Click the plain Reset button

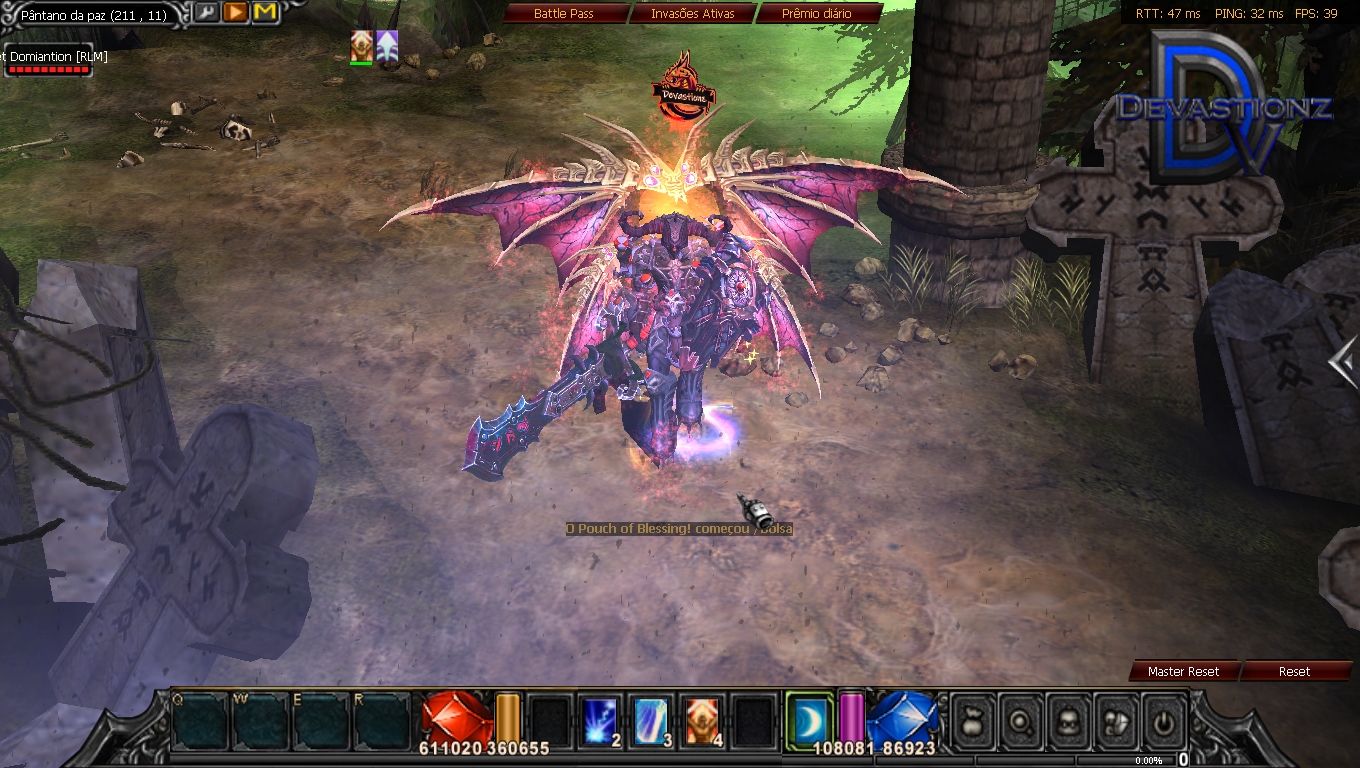1294,672
